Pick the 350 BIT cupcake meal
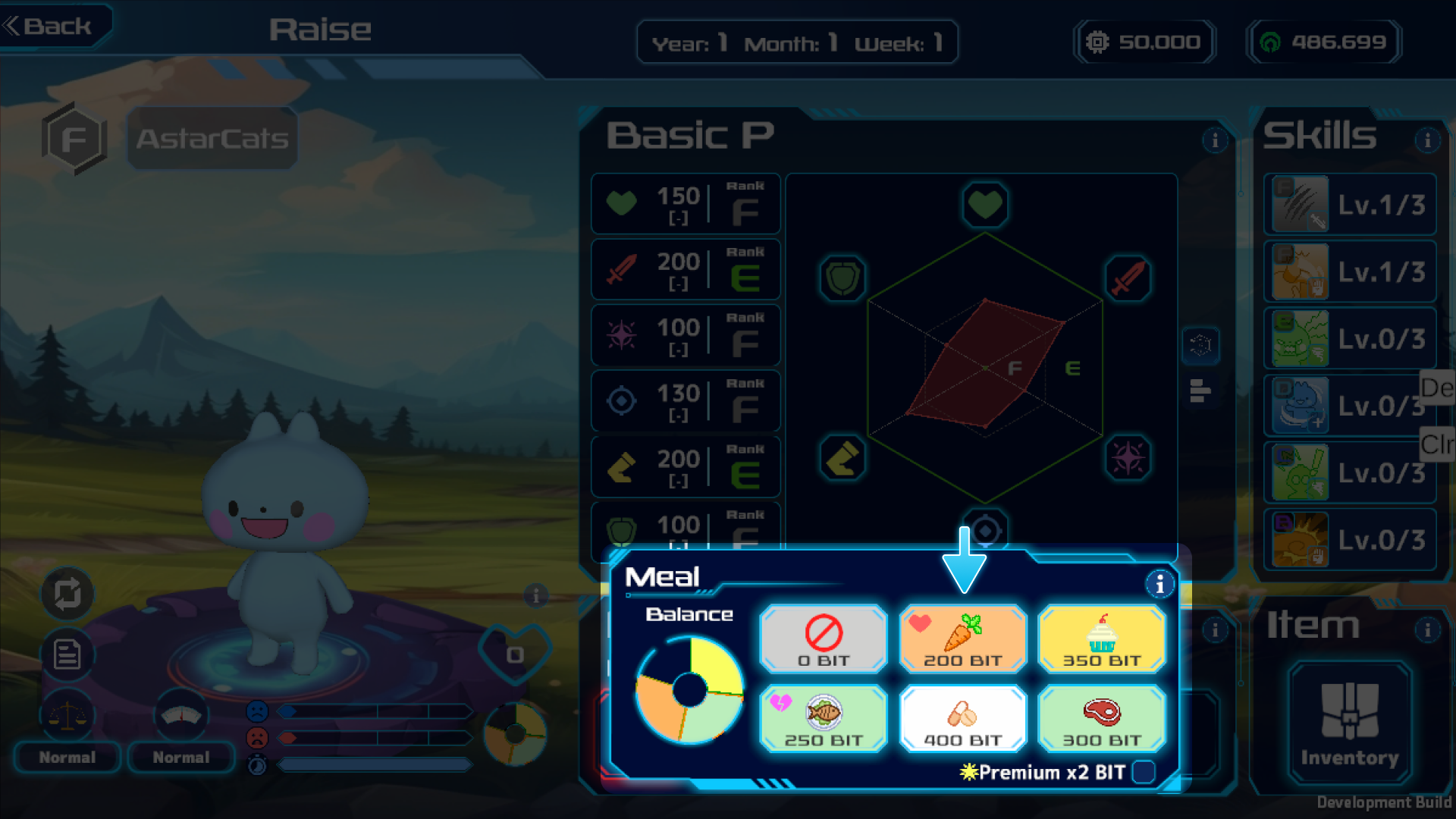 tap(1101, 639)
